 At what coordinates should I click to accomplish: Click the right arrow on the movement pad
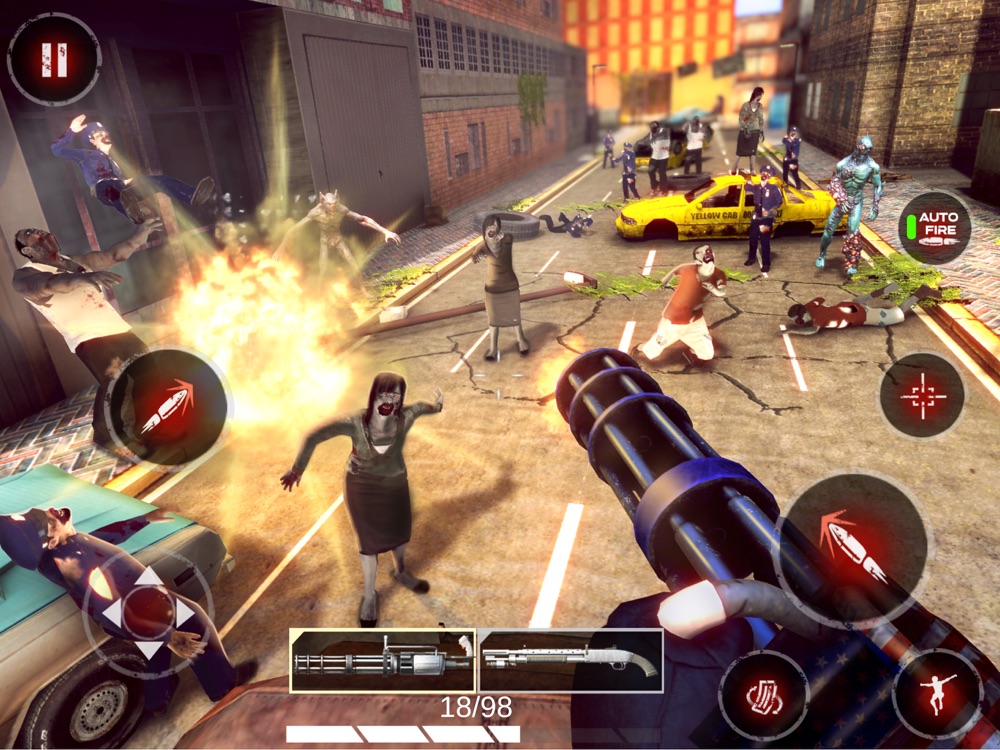pyautogui.click(x=185, y=612)
